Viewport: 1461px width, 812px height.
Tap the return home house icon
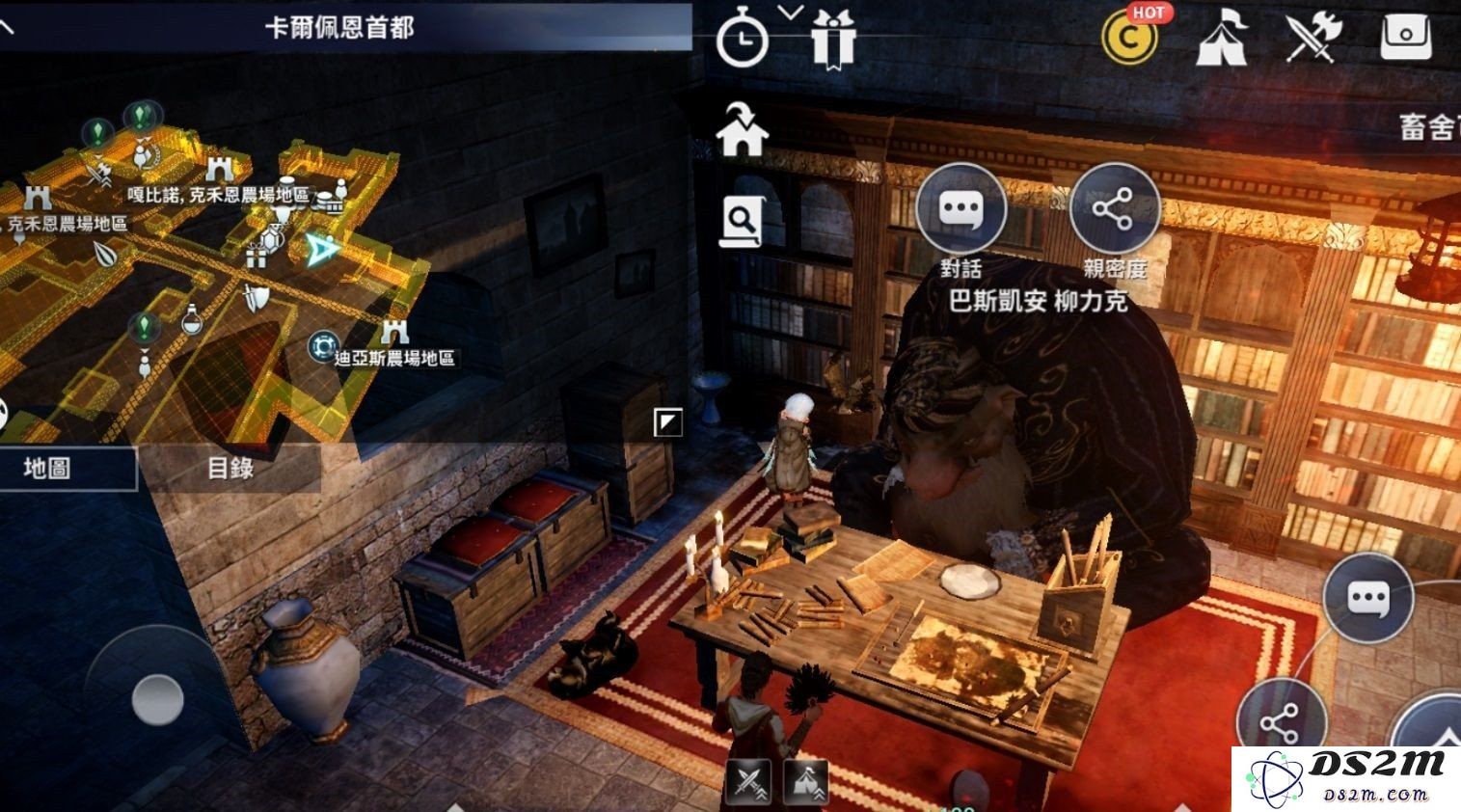click(742, 130)
